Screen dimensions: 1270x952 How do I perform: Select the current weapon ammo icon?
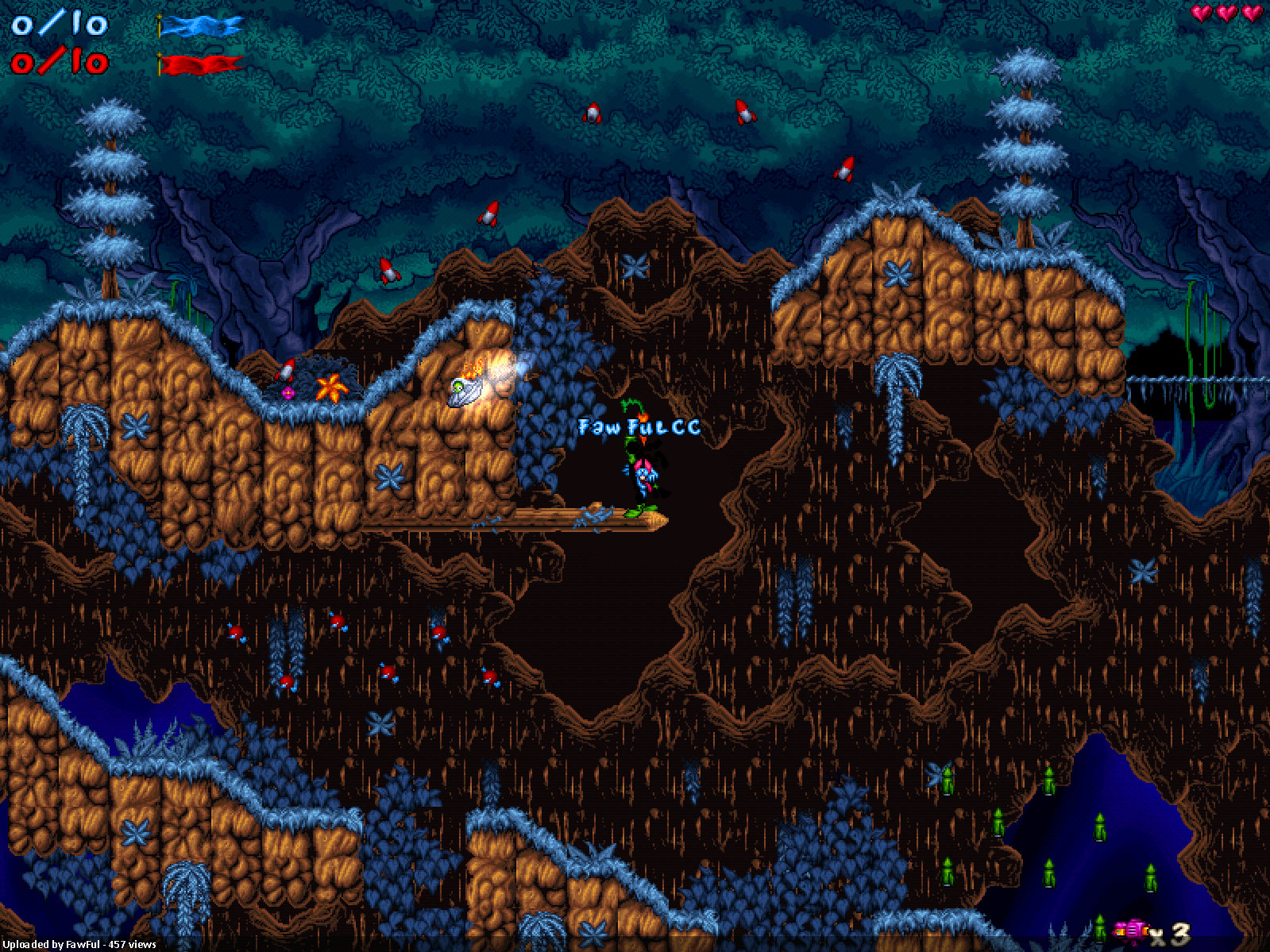click(1132, 930)
